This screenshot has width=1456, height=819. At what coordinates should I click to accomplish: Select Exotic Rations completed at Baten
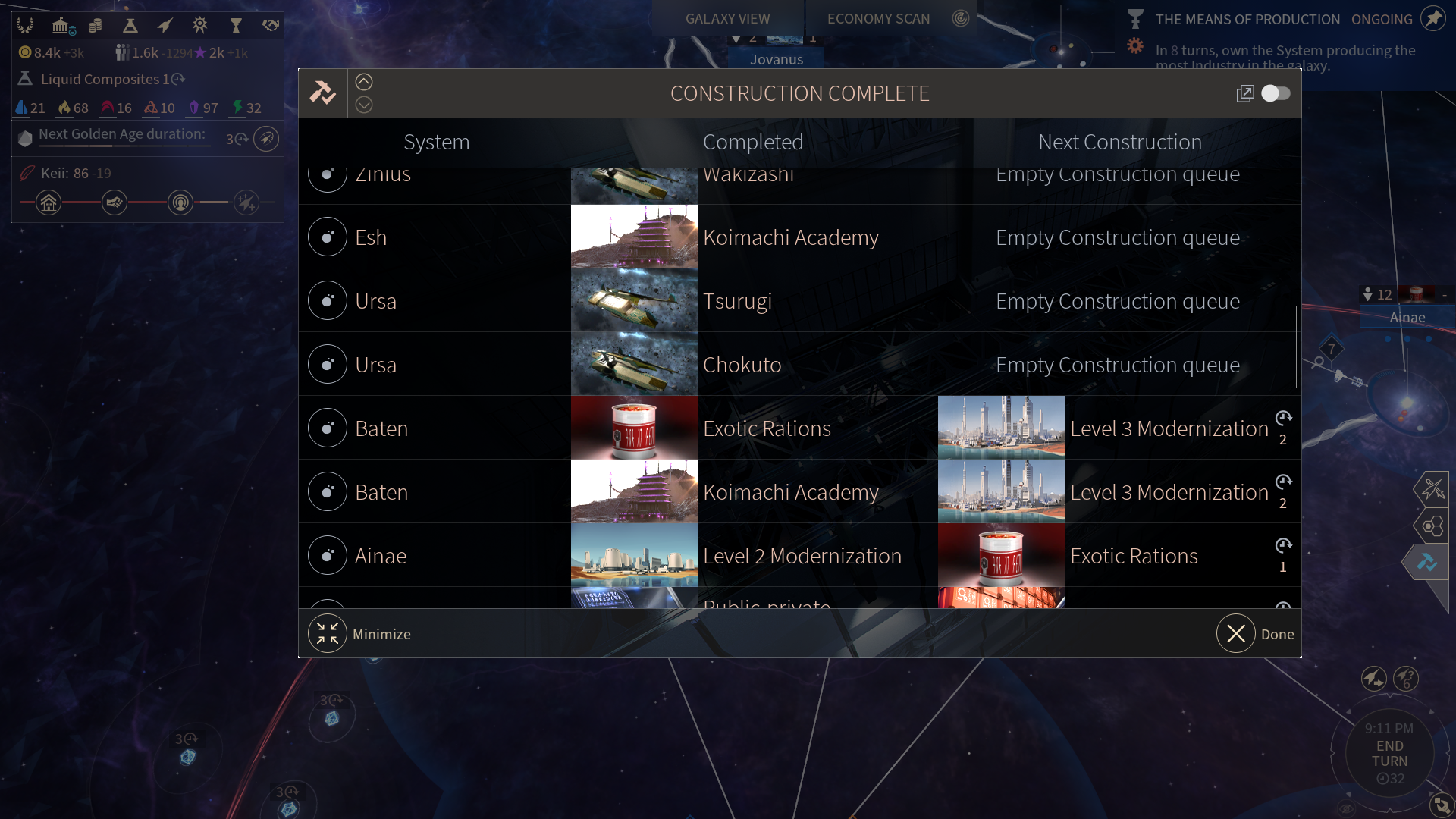(767, 428)
